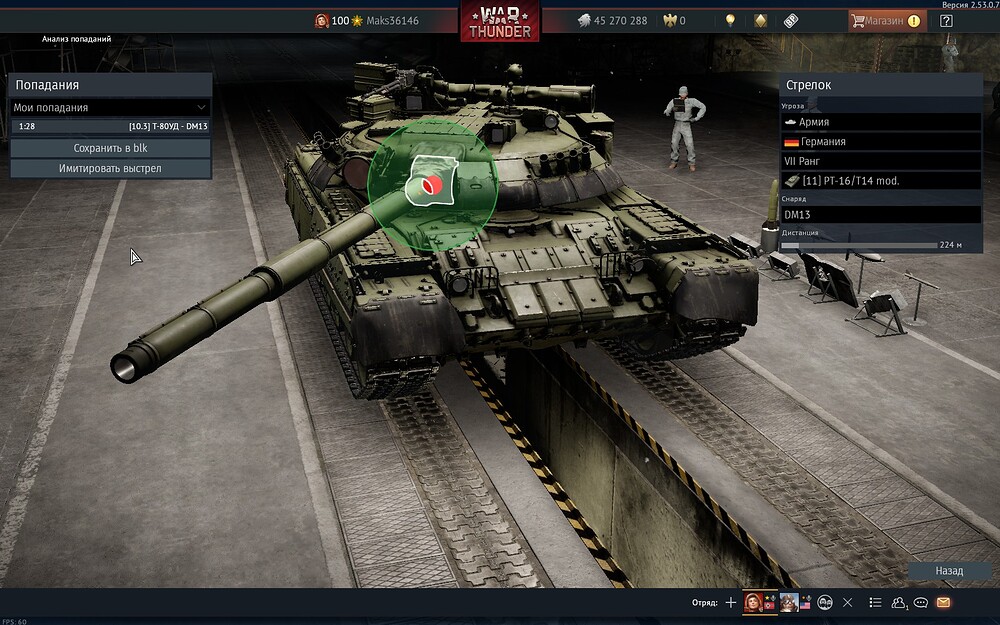1000x625 pixels.
Task: Pick the PT-16/T14 mod. vehicle selector
Action: (880, 181)
